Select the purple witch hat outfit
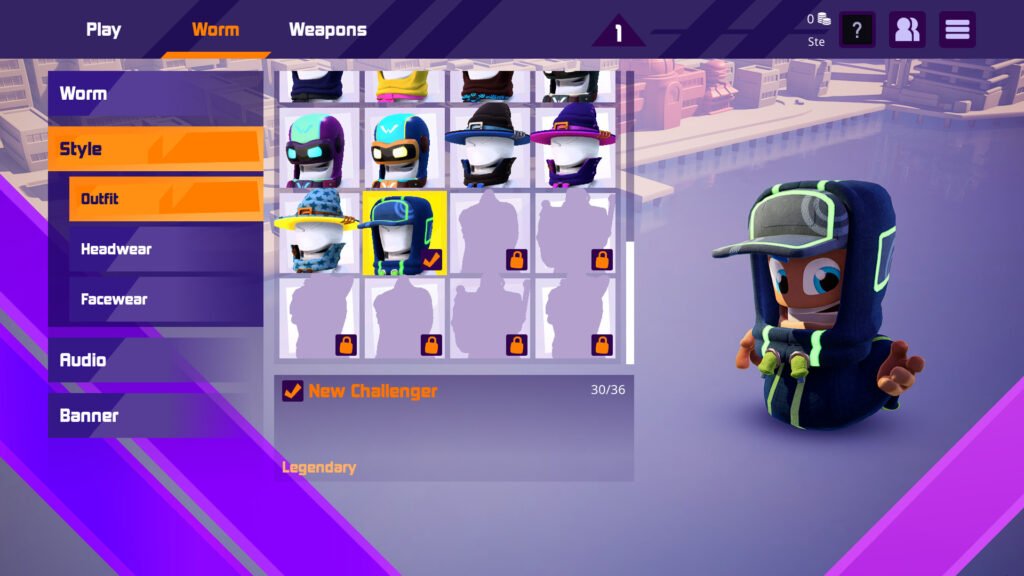1024x576 pixels. click(572, 149)
